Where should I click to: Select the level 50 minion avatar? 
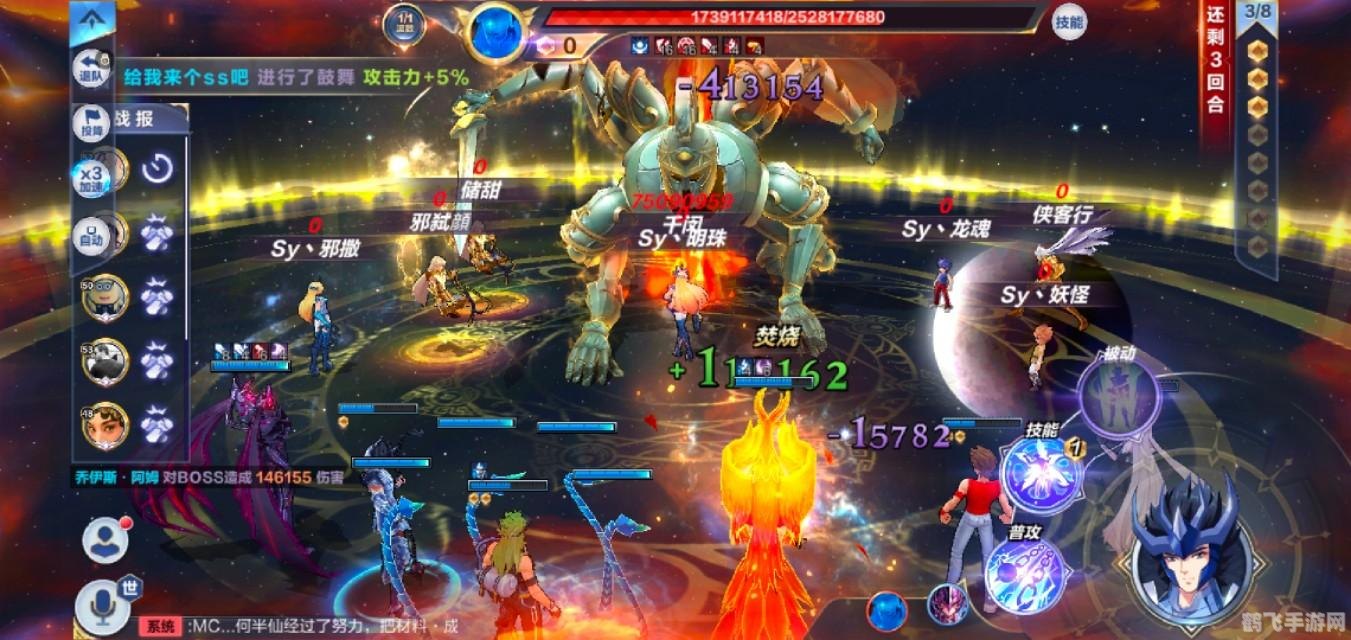pyautogui.click(x=104, y=297)
